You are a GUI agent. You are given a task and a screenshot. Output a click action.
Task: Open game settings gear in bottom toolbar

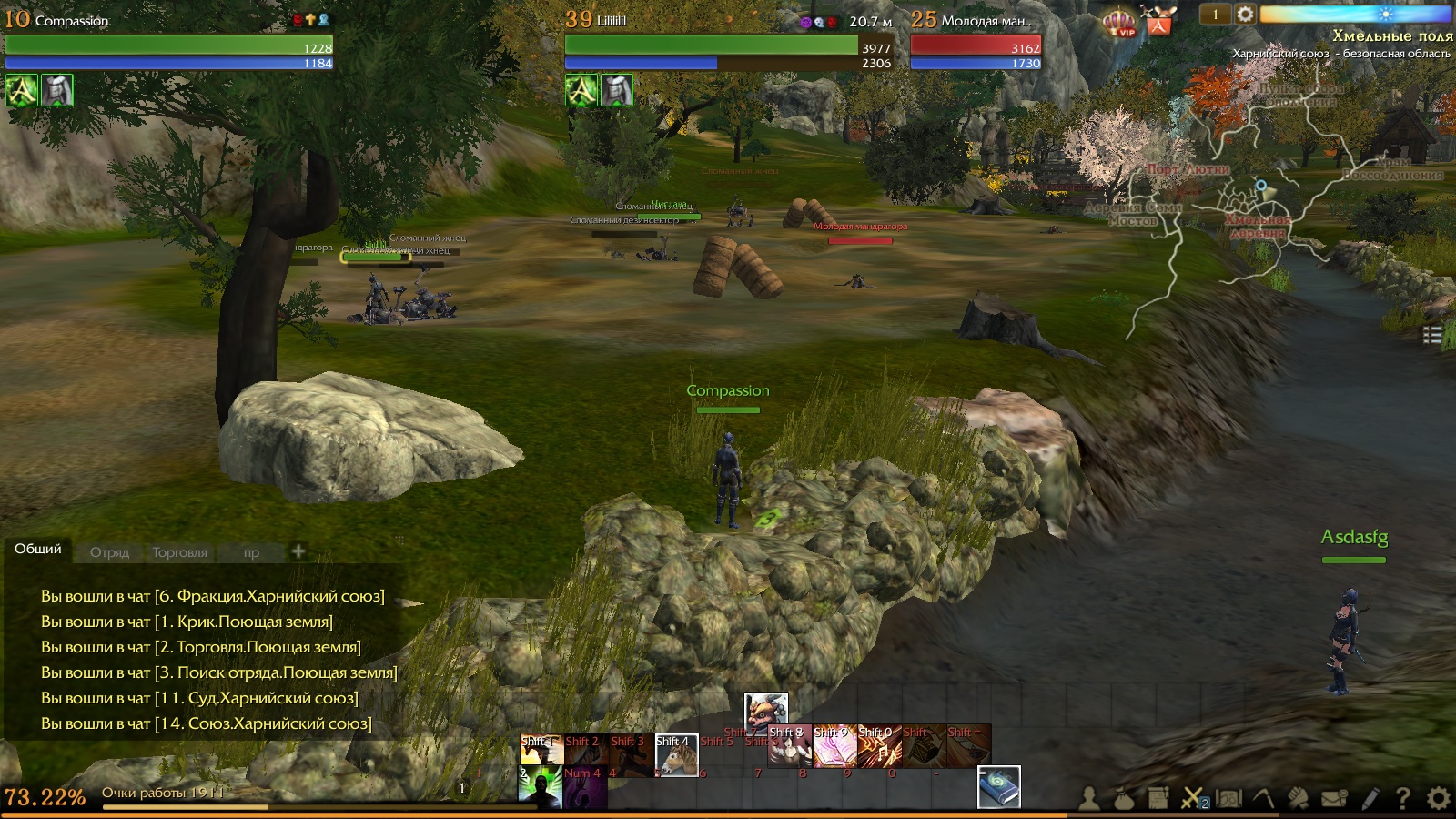pos(1438,799)
